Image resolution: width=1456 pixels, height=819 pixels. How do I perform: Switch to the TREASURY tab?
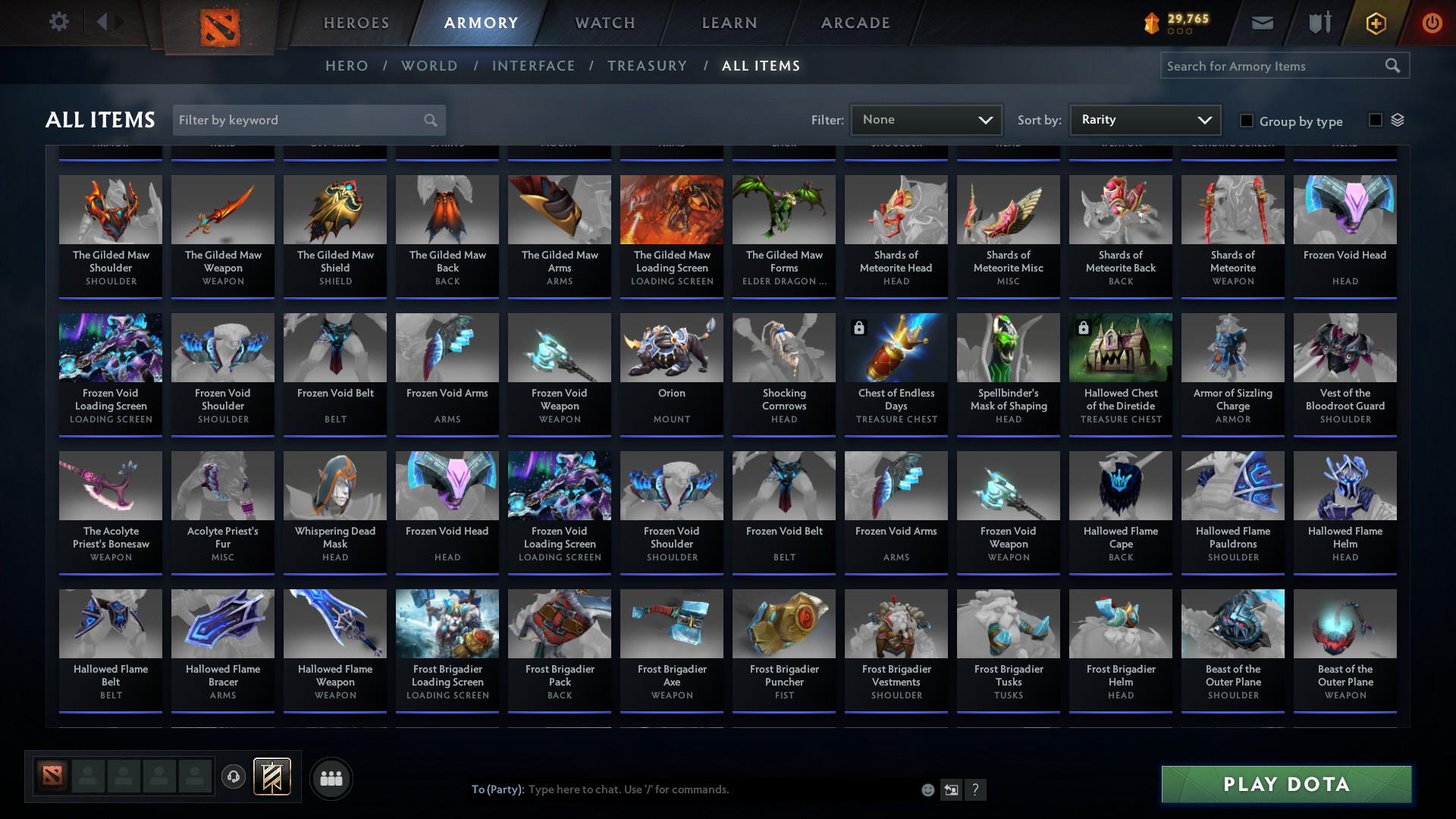(x=647, y=66)
